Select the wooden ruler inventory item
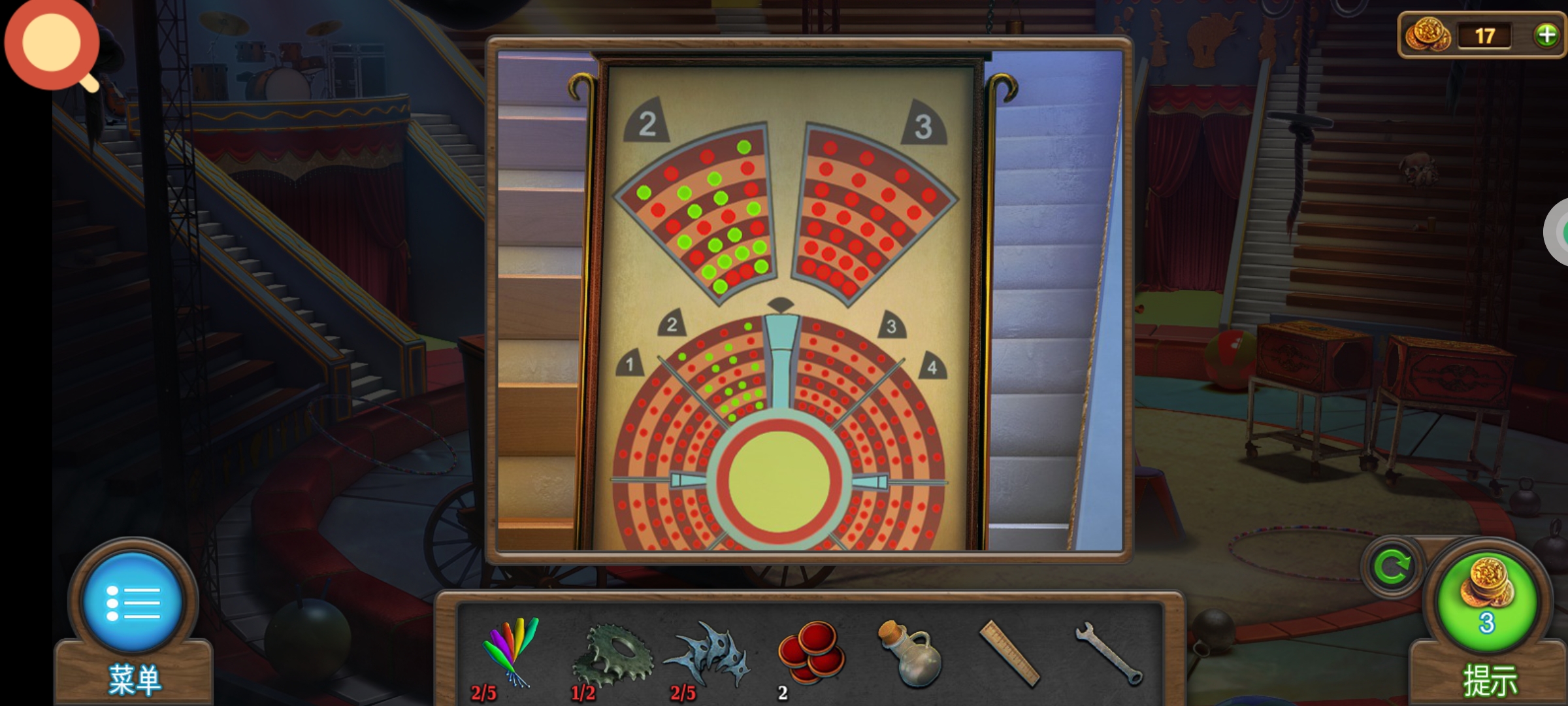1568x706 pixels. coord(1009,653)
